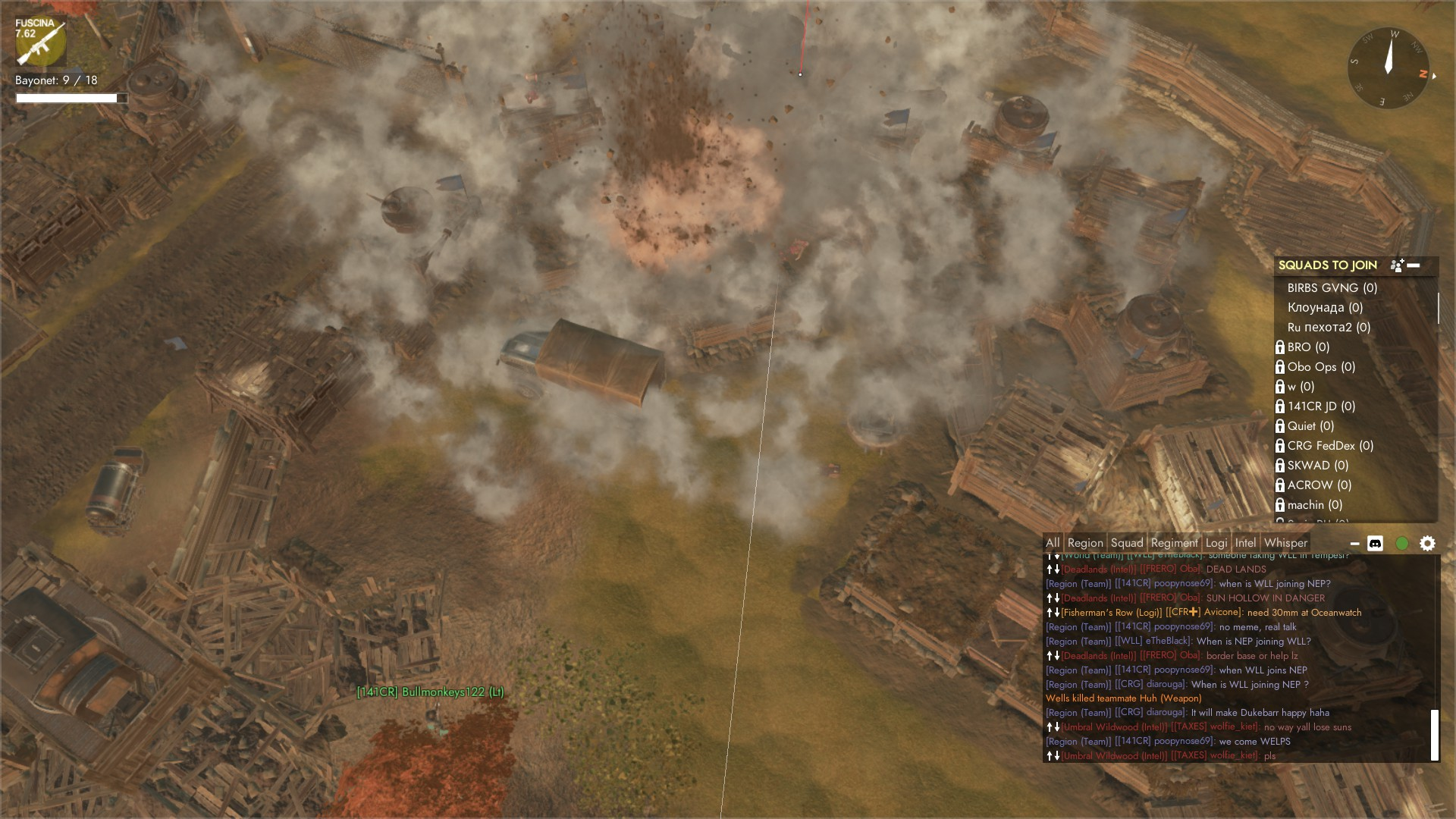Join the BIRBS GVNG squad
1456x819 pixels.
pyautogui.click(x=1332, y=288)
